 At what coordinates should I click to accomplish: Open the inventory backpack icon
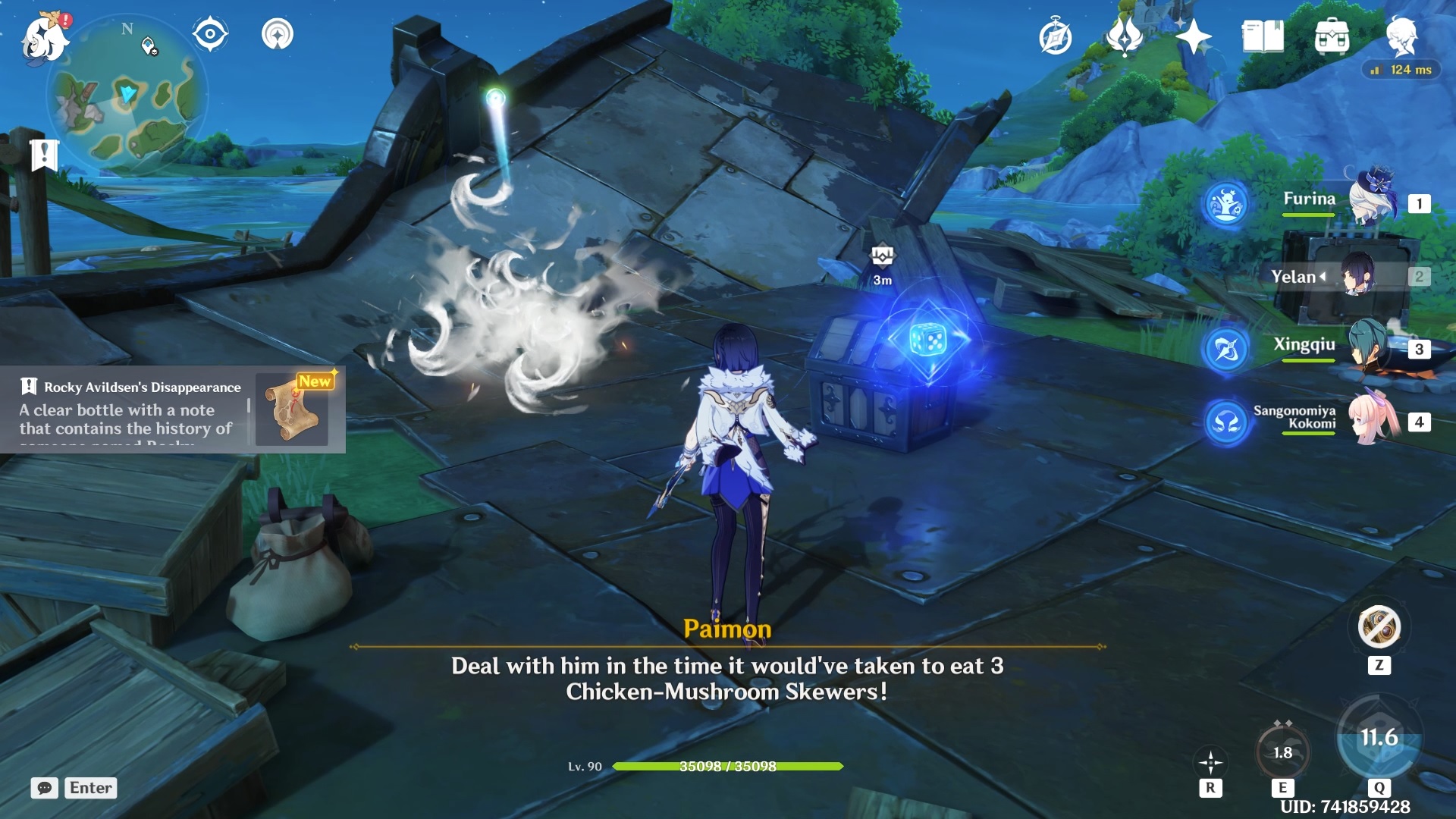point(1331,34)
